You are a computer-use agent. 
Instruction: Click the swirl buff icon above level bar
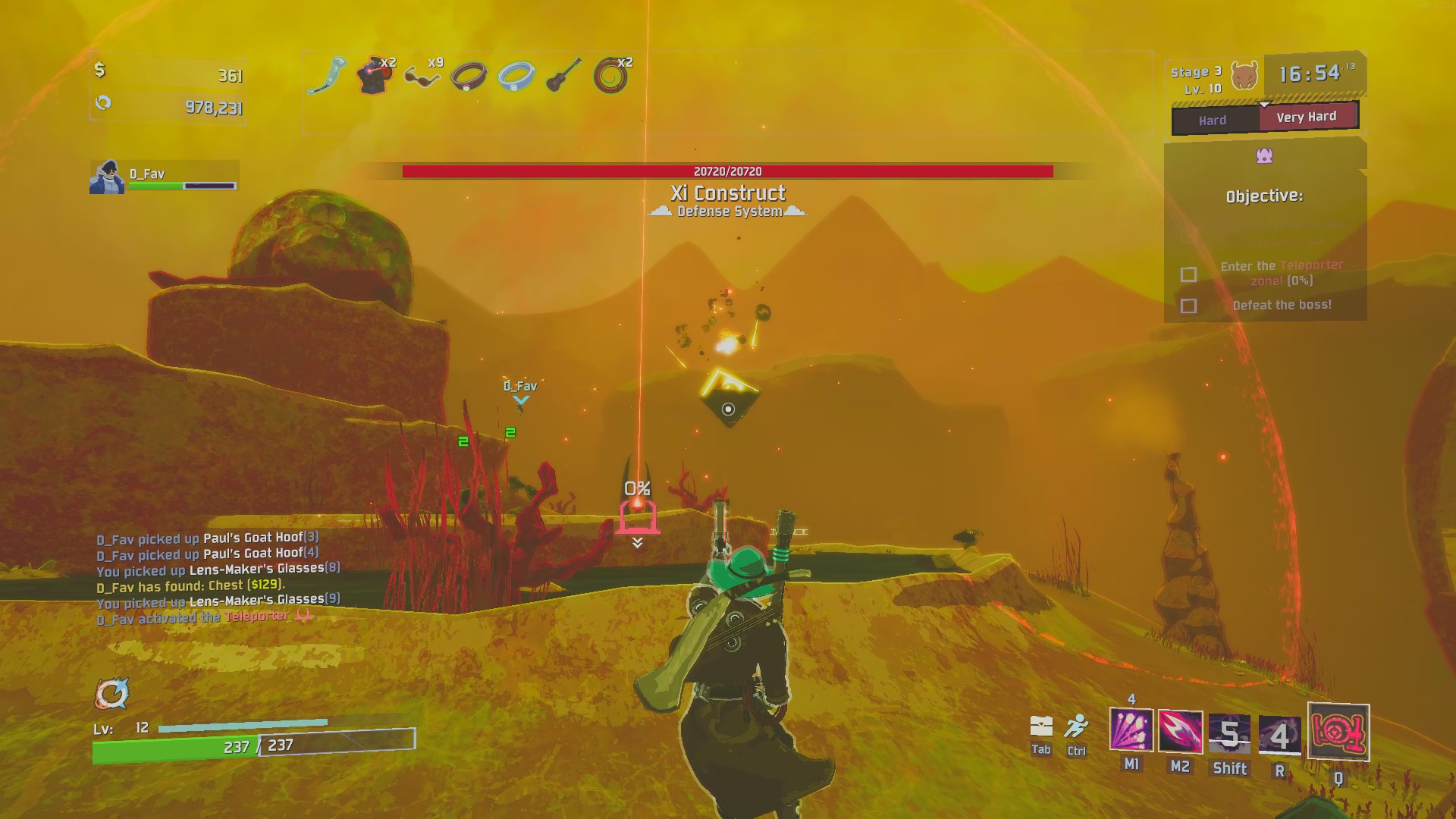click(x=111, y=693)
